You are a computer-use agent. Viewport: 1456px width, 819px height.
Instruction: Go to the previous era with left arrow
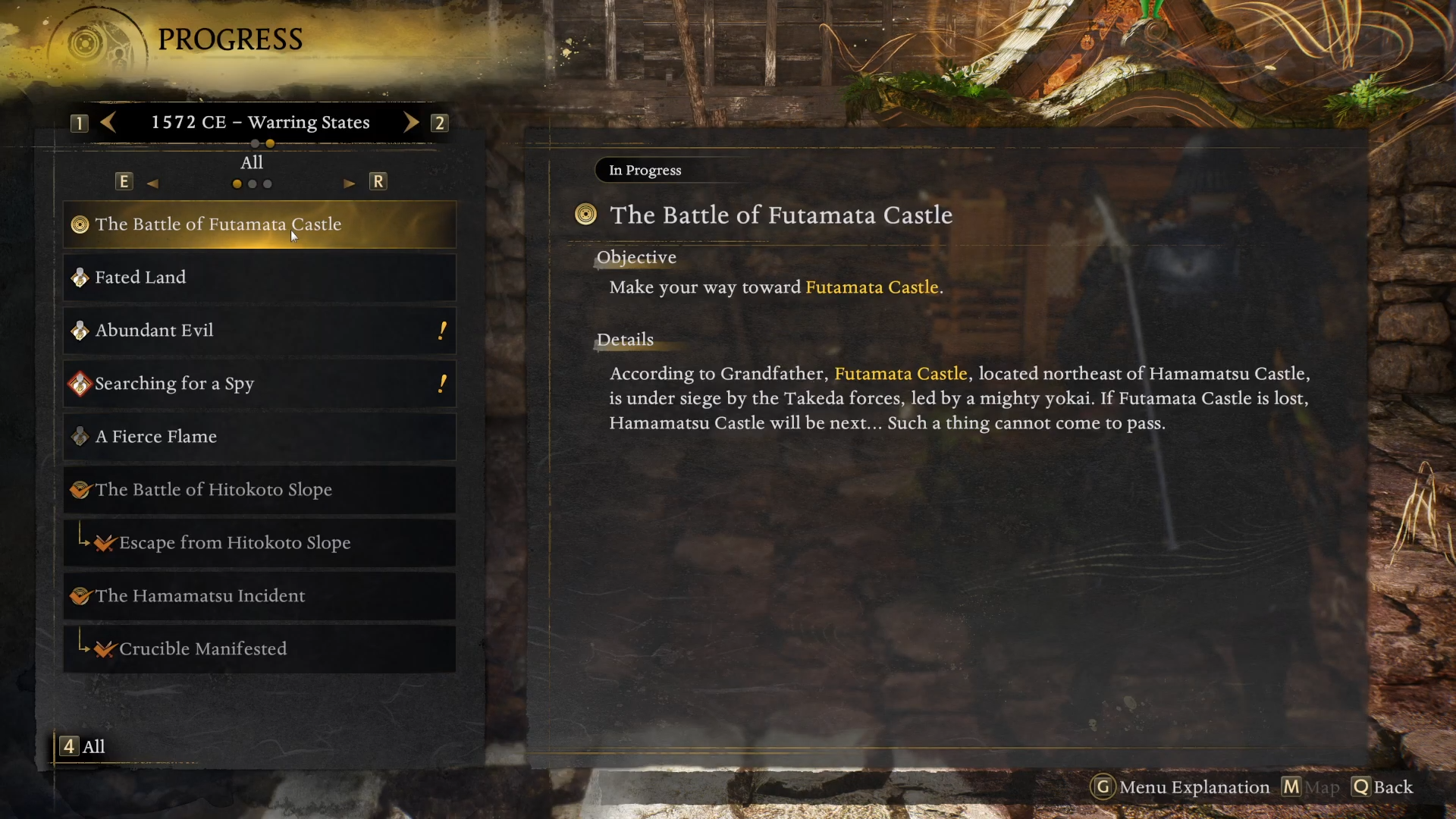click(108, 122)
